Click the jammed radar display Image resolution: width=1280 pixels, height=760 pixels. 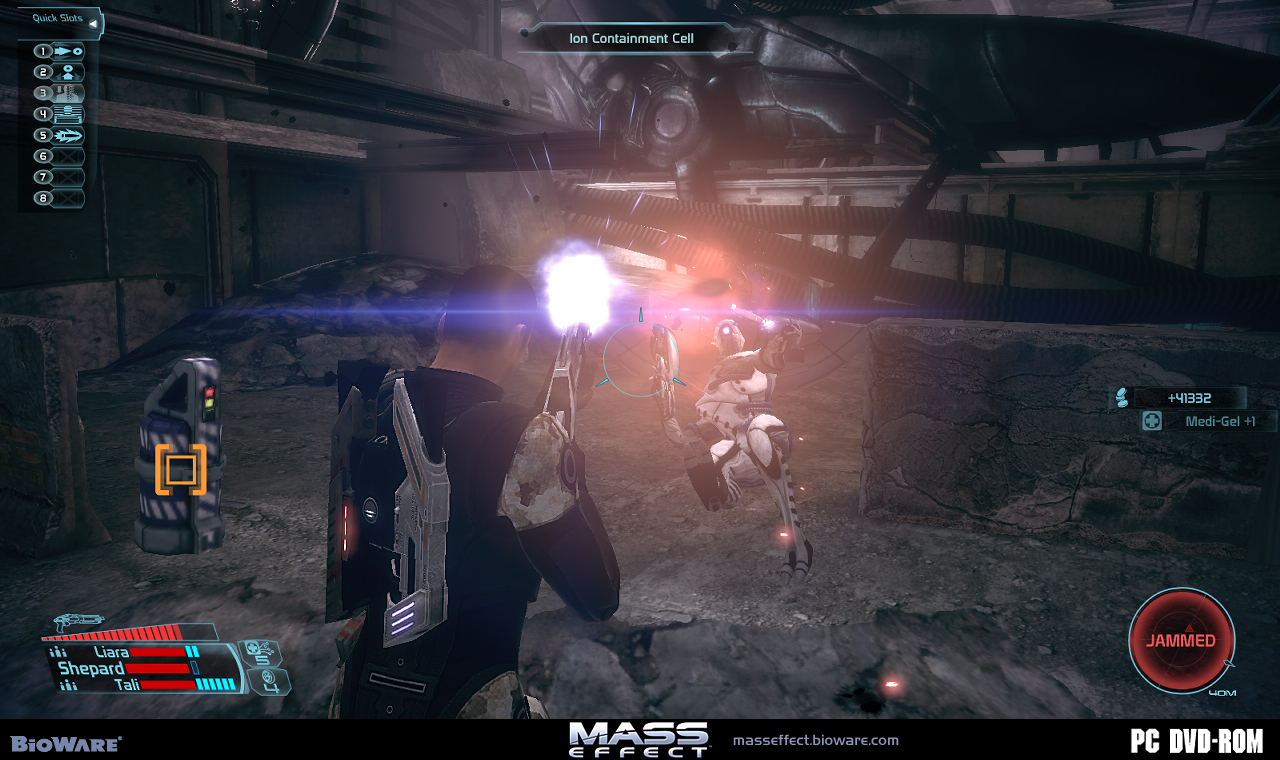click(1181, 641)
